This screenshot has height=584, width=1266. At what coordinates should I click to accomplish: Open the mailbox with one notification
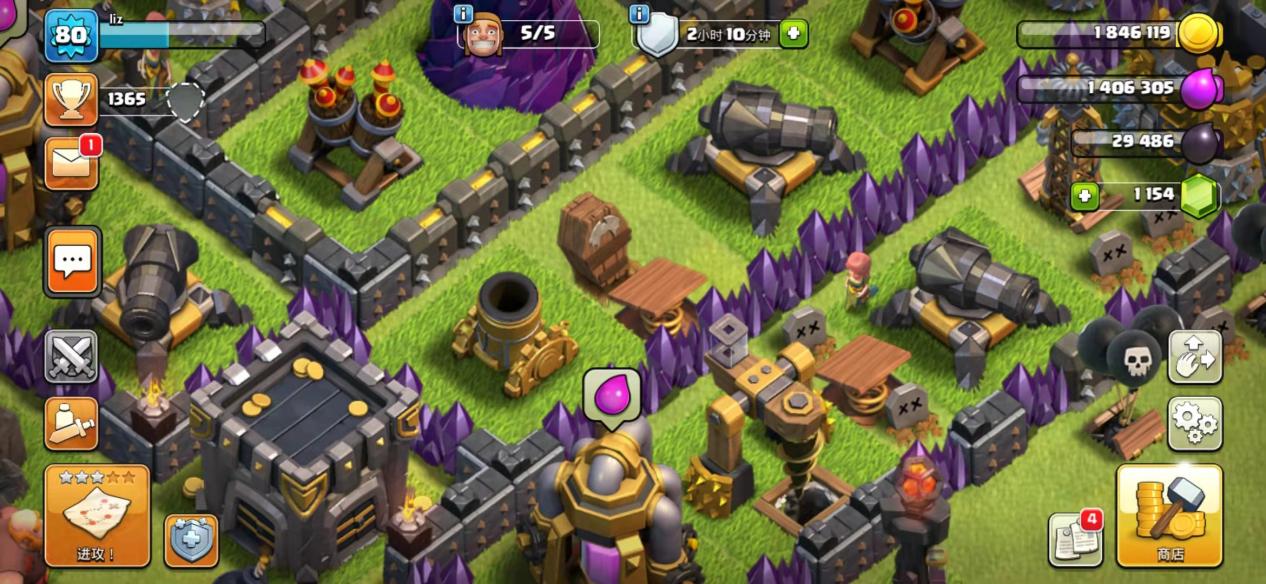(71, 162)
